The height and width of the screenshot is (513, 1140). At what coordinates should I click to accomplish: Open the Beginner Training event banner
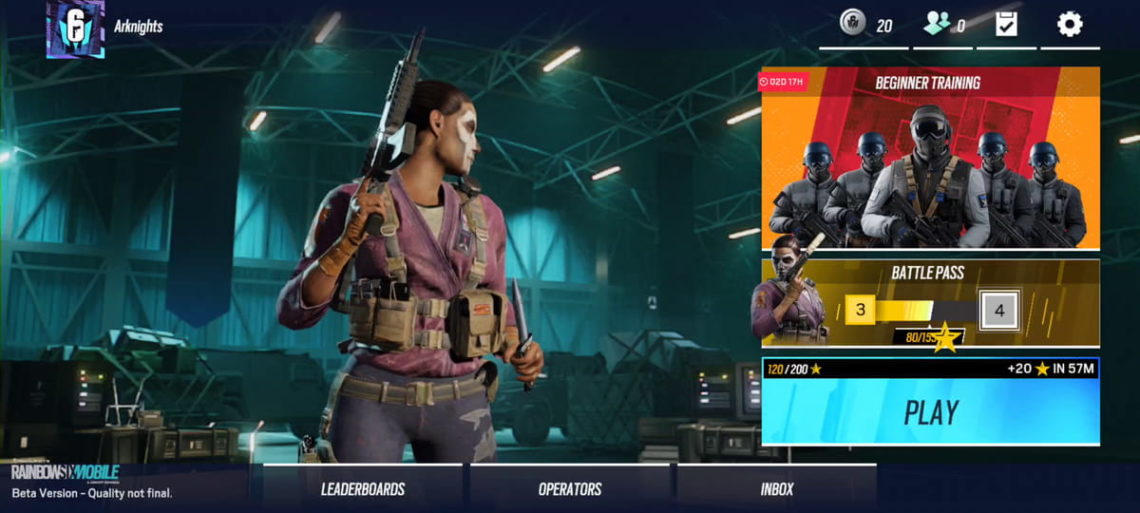point(930,158)
